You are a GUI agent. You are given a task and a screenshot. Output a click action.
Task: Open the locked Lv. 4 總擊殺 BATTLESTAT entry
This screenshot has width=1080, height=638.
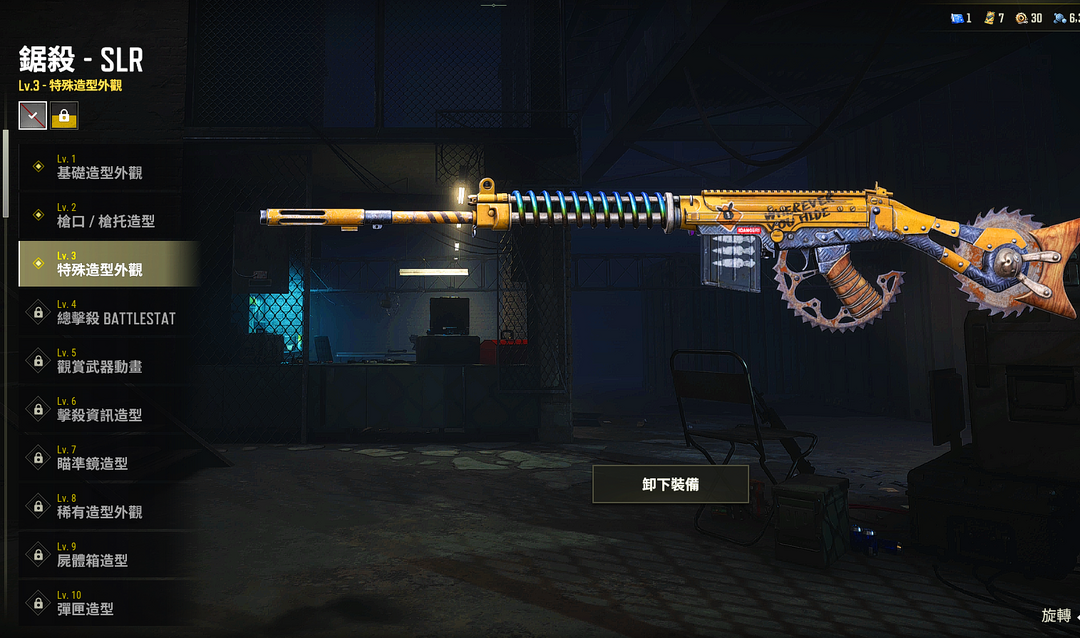click(108, 312)
